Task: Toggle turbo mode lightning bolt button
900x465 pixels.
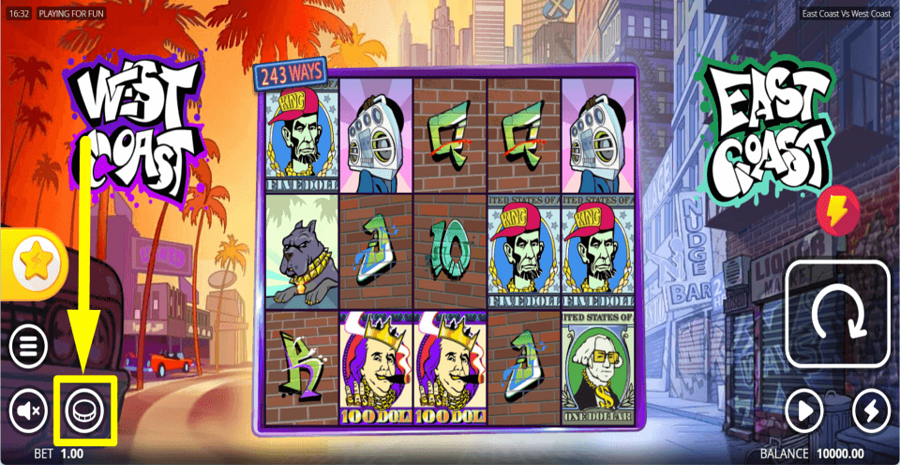Action: [871, 410]
